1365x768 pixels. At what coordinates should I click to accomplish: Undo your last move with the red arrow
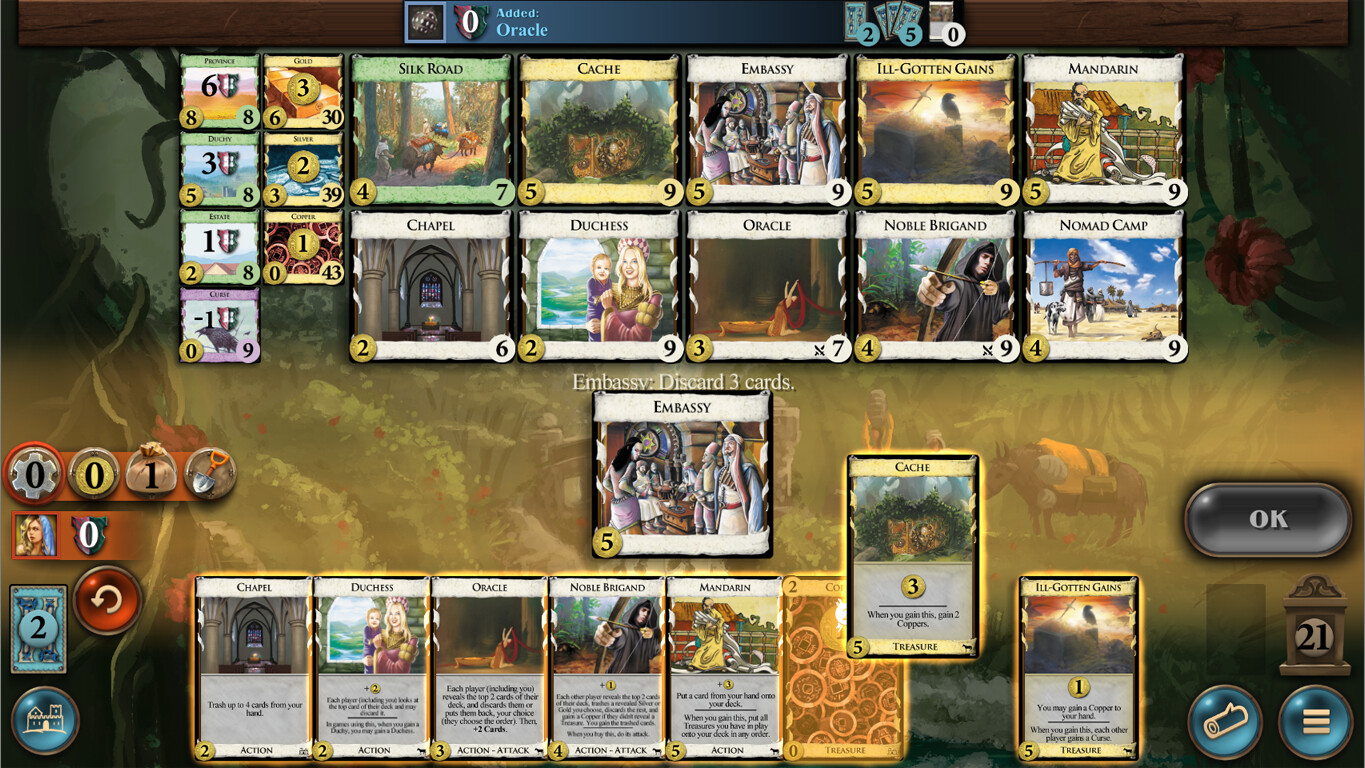107,604
